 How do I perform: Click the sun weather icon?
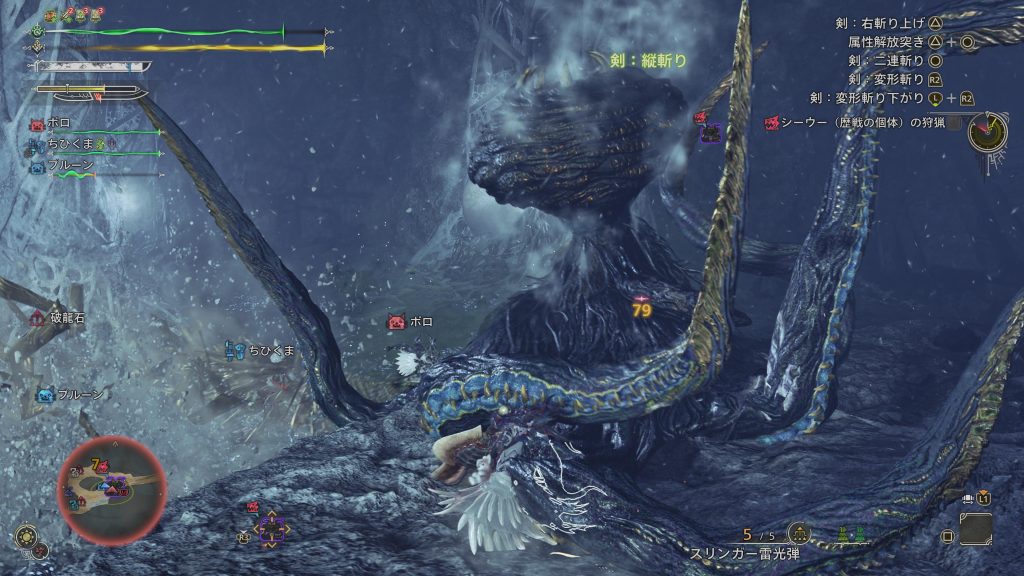[x=27, y=535]
